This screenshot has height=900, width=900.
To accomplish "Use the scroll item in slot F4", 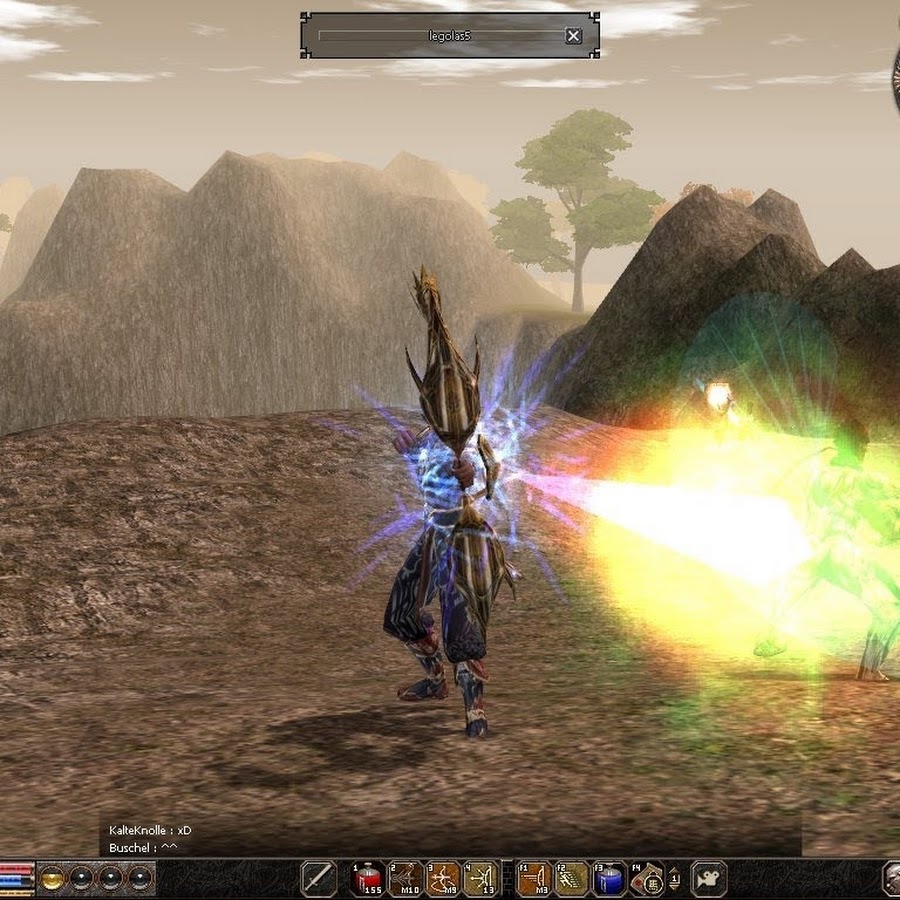I will coord(647,878).
